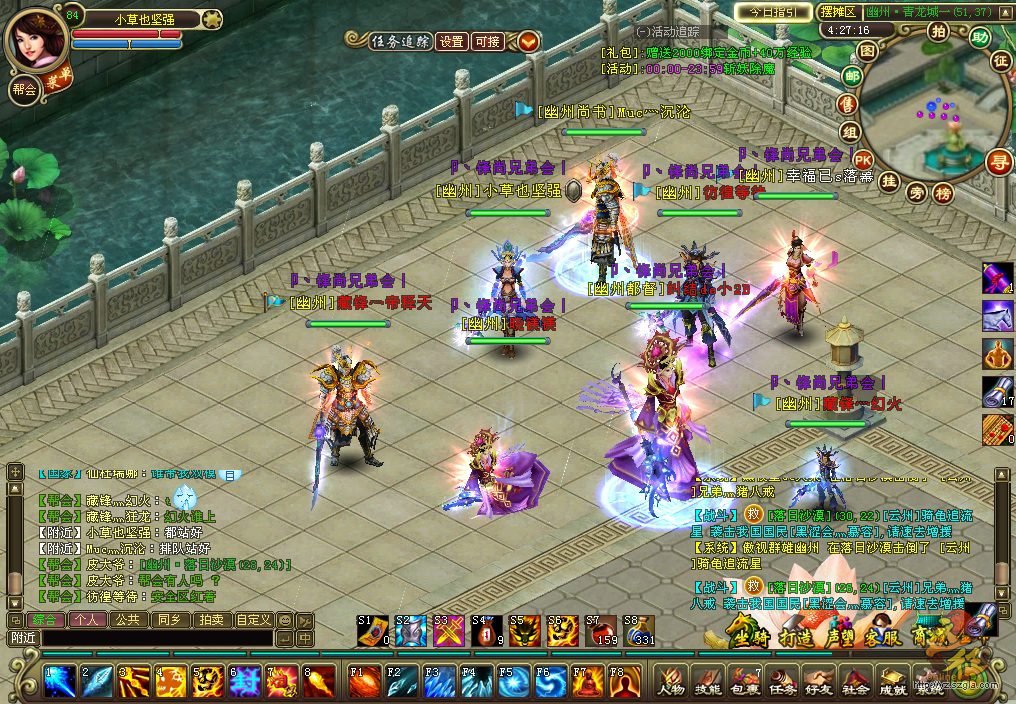
Task: Open the 榜 rankings button
Action: (x=942, y=194)
